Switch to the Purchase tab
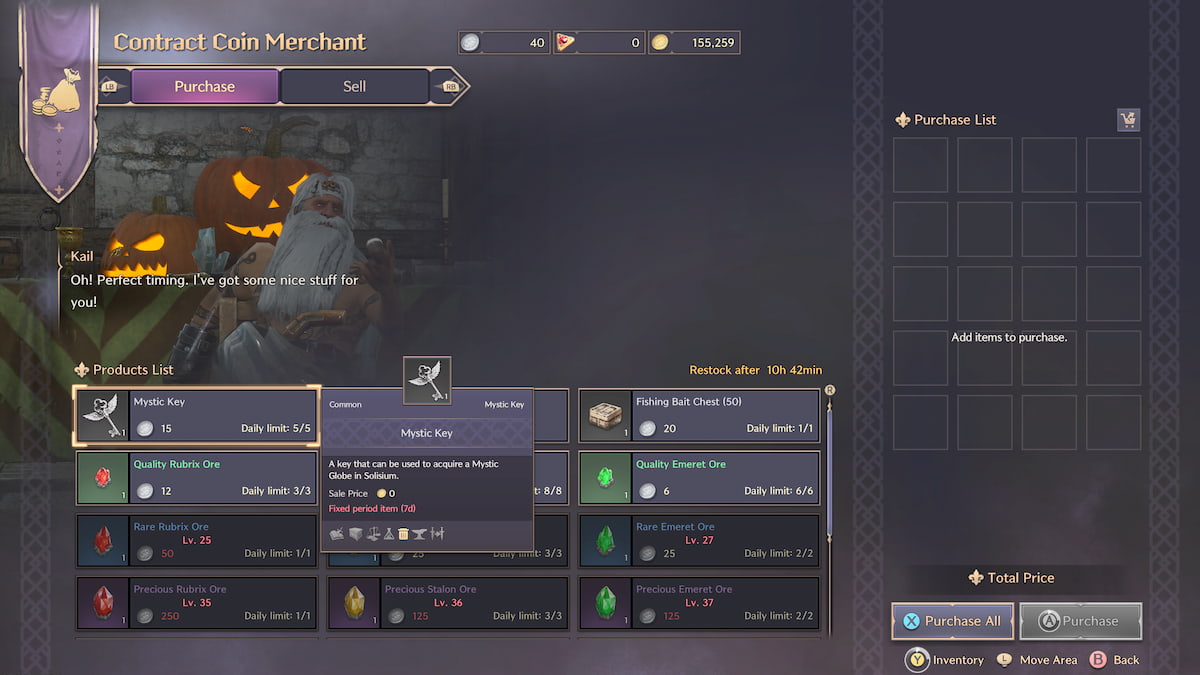1200x675 pixels. pyautogui.click(x=204, y=86)
